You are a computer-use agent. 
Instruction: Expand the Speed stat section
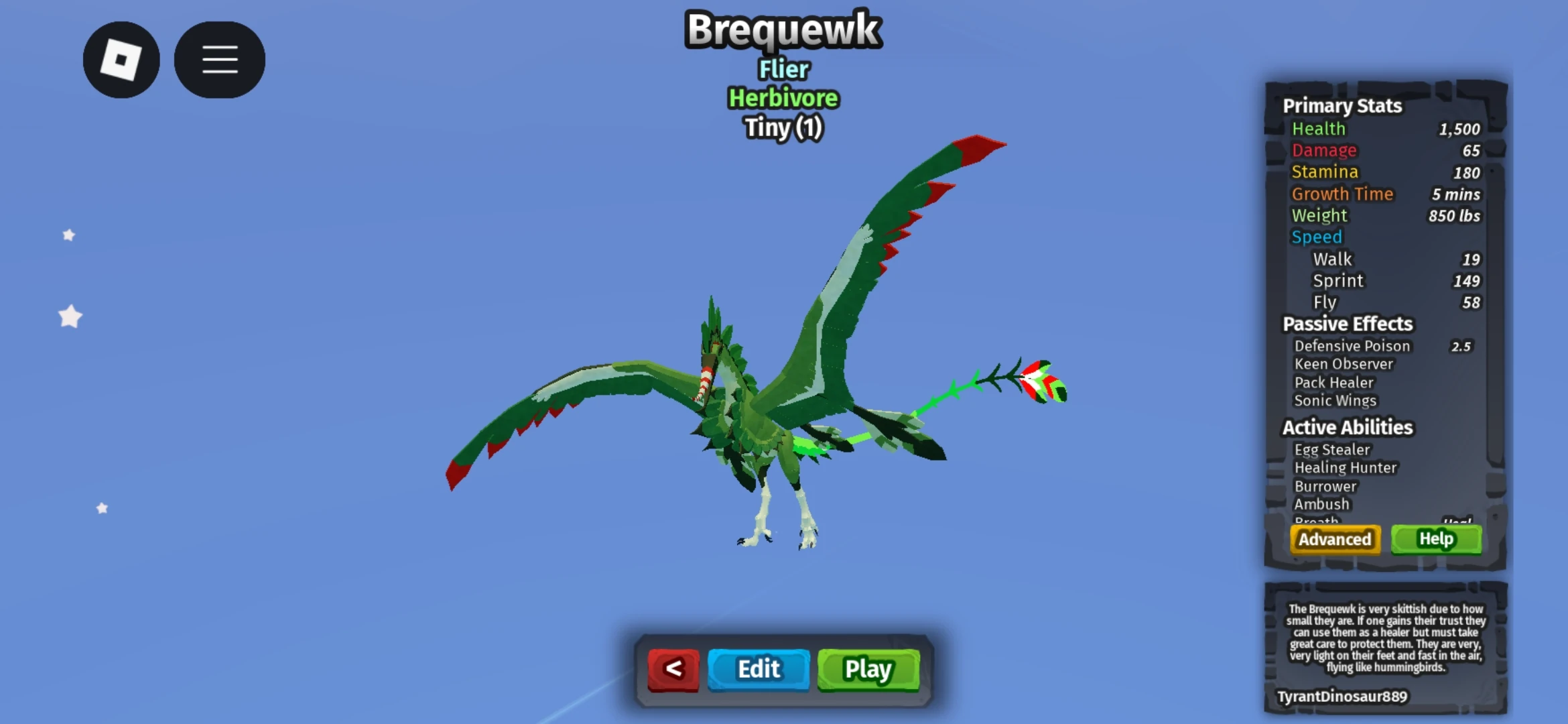point(1317,237)
